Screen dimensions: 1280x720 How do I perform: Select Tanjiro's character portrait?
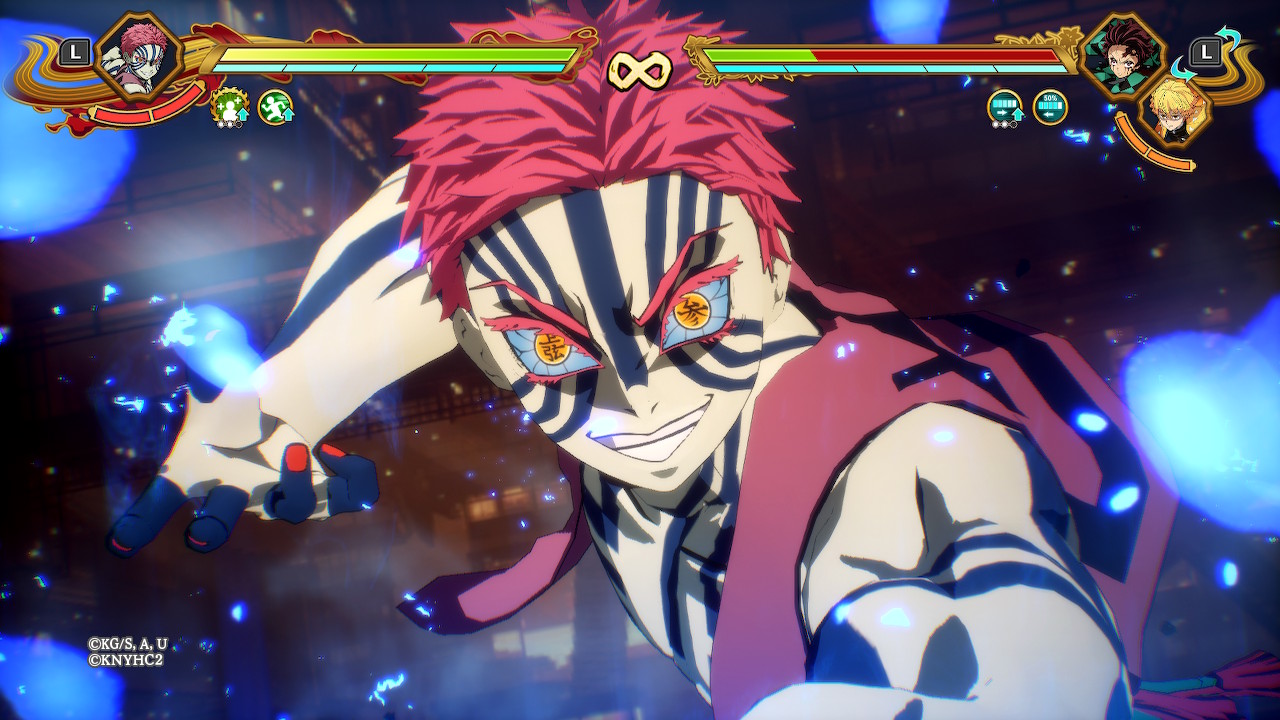(x=1124, y=55)
